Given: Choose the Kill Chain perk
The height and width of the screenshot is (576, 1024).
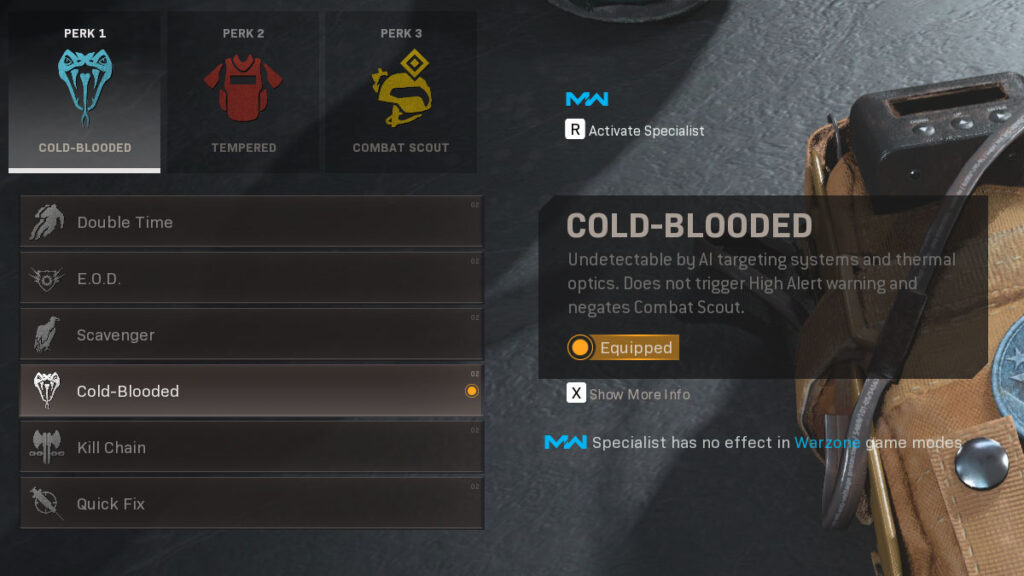Looking at the screenshot, I should tap(251, 447).
